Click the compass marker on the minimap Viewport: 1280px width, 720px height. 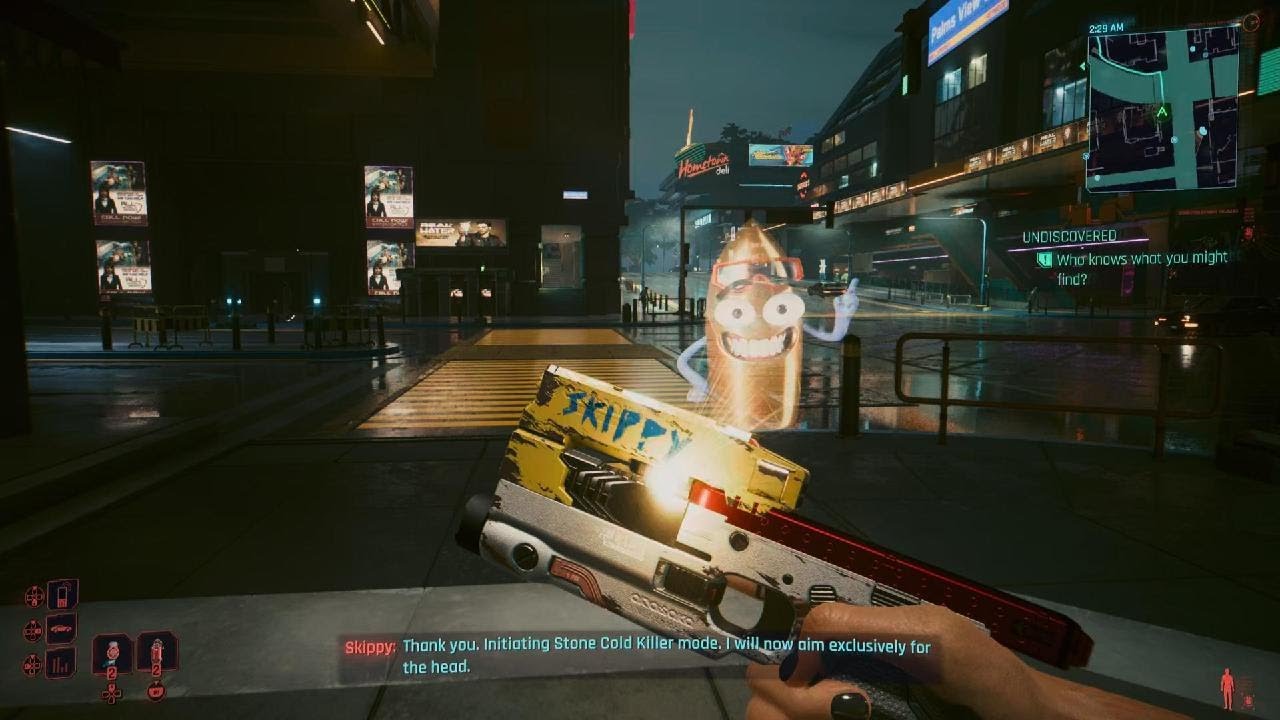tap(1161, 111)
